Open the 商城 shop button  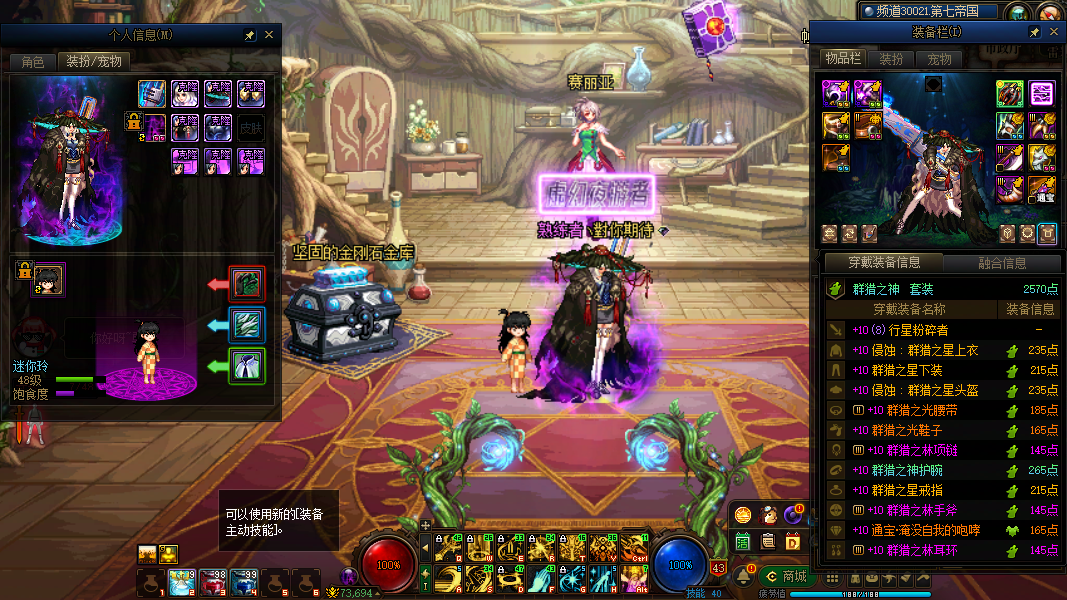pyautogui.click(x=785, y=576)
